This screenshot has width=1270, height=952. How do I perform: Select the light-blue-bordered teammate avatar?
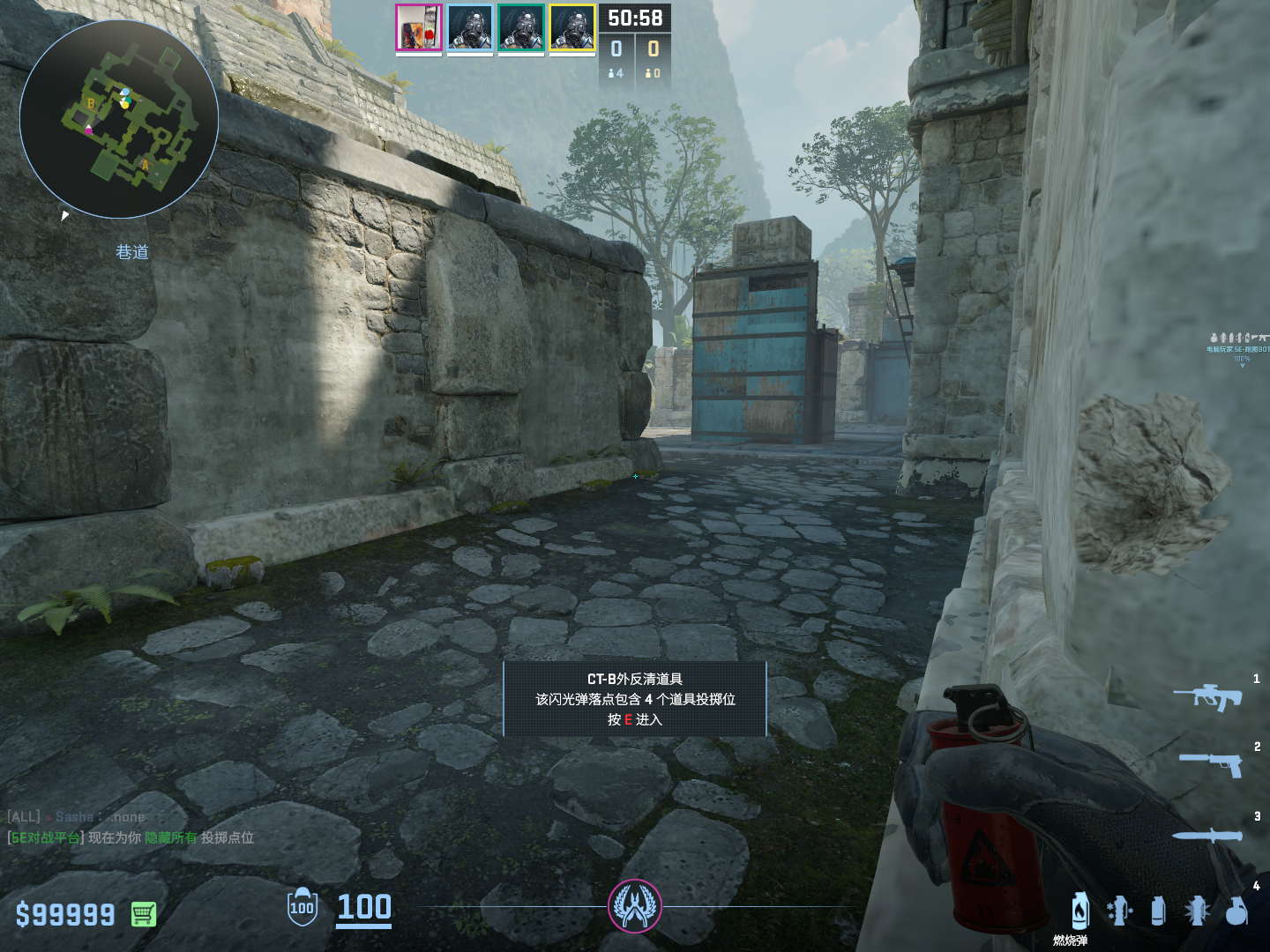click(x=469, y=27)
